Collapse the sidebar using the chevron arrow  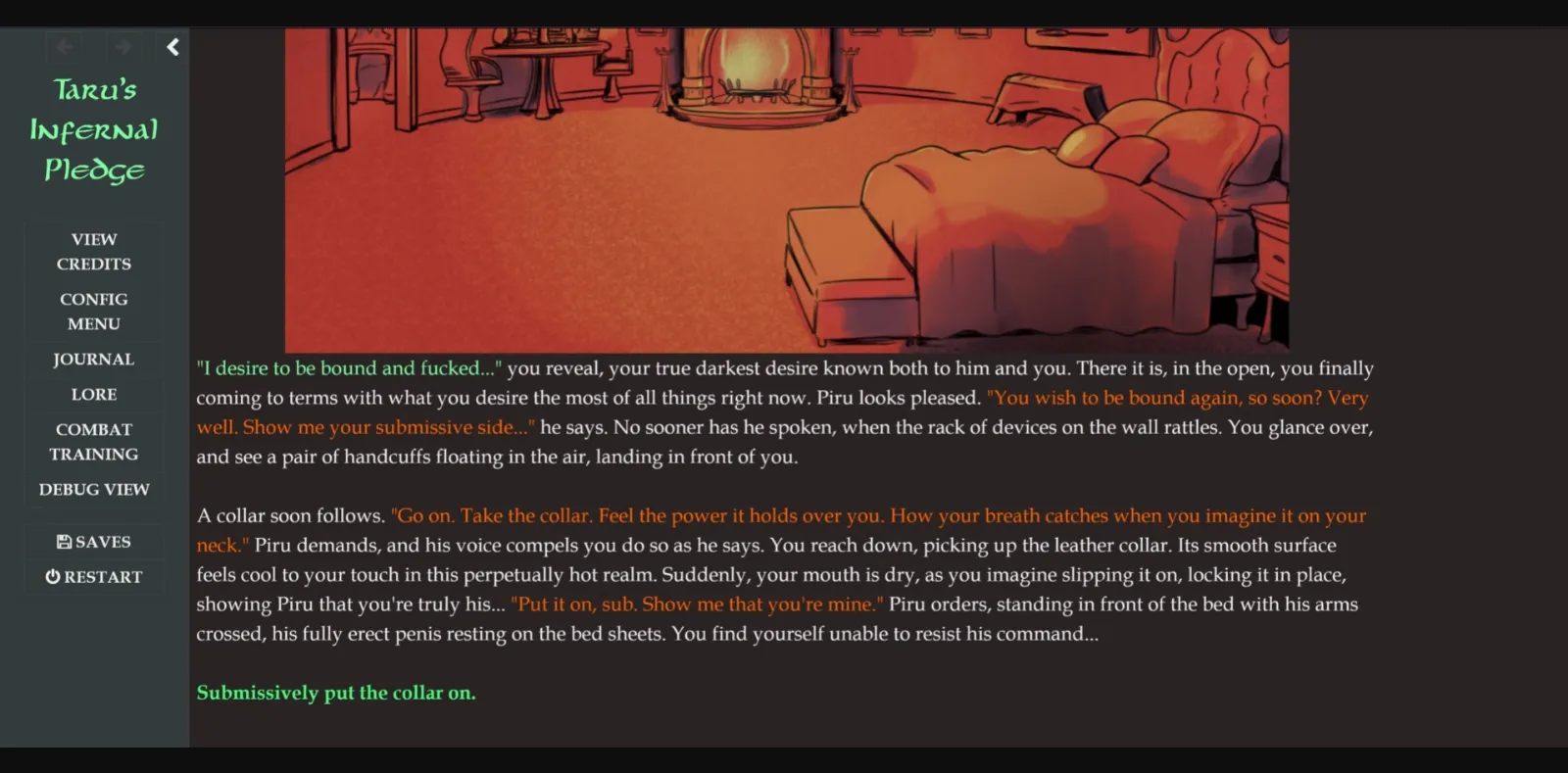172,46
